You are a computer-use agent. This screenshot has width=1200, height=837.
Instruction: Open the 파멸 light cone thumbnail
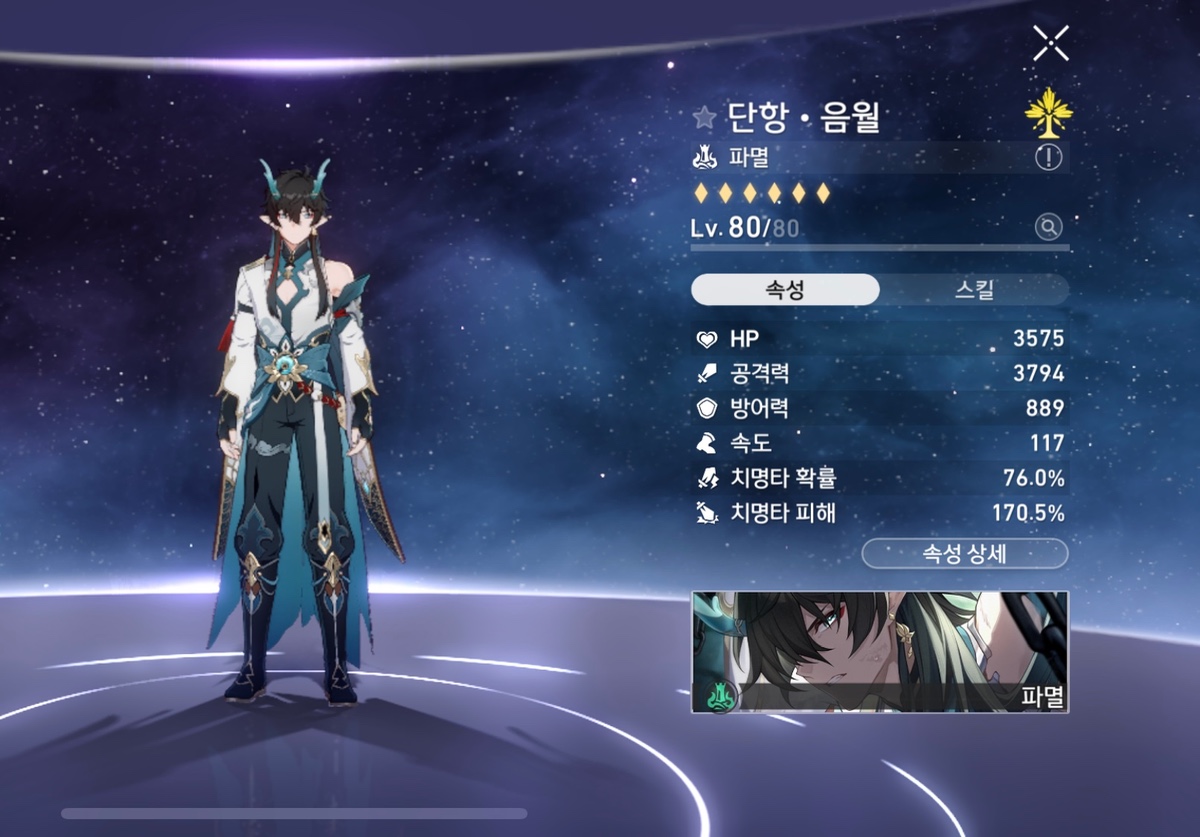tap(880, 652)
